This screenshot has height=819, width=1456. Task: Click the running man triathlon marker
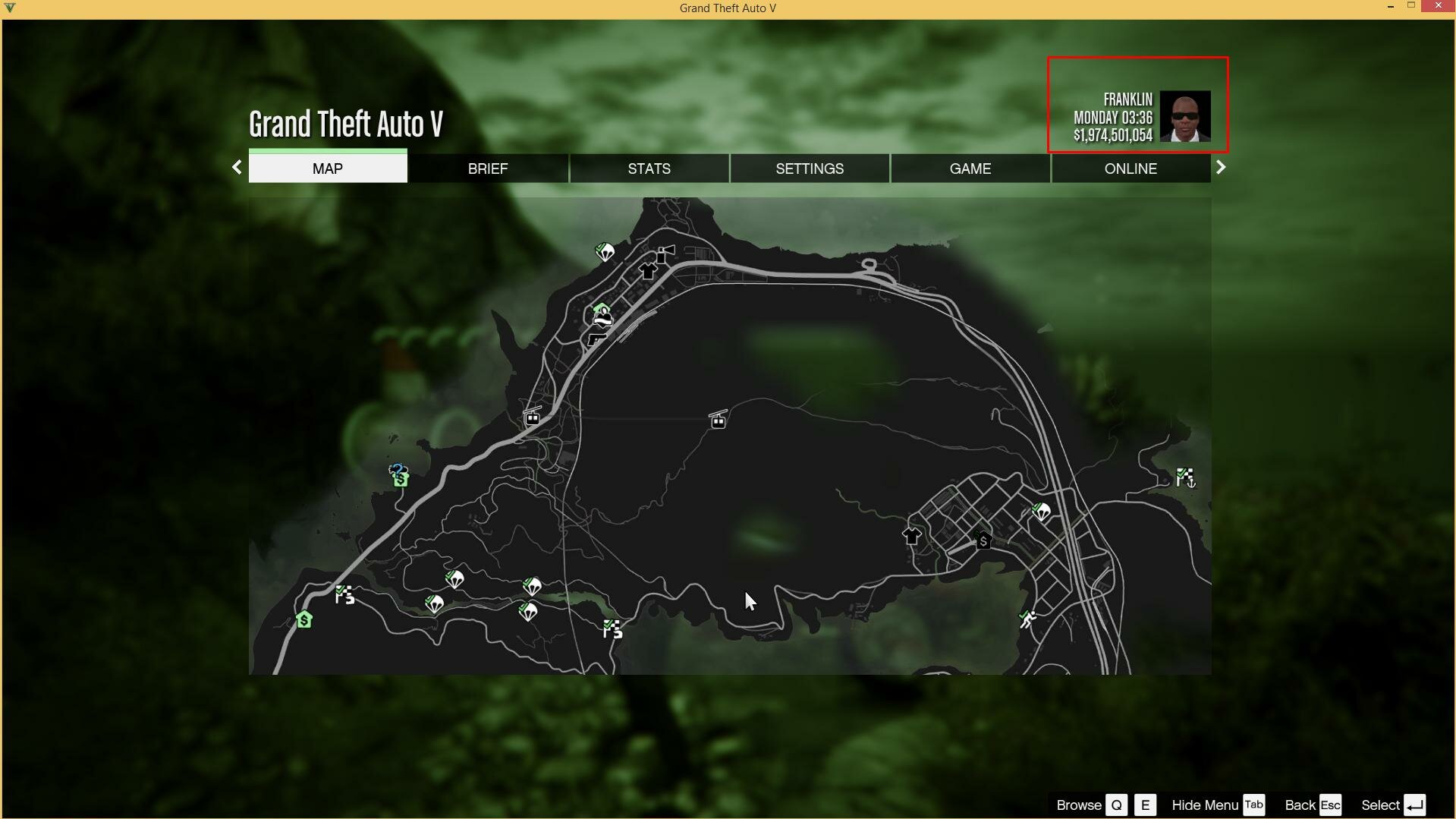[x=1028, y=620]
